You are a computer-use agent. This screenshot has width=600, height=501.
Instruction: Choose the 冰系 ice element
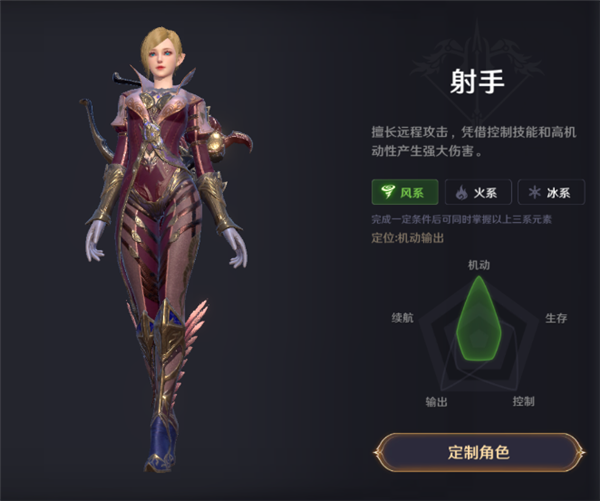[551, 193]
